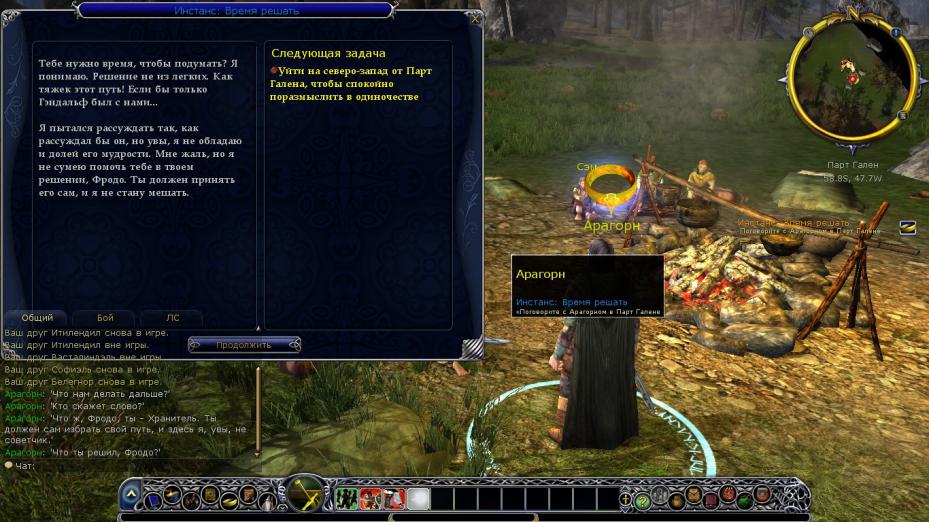The height and width of the screenshot is (522, 929).
Task: Switch to the Общий chat tab
Action: click(37, 318)
